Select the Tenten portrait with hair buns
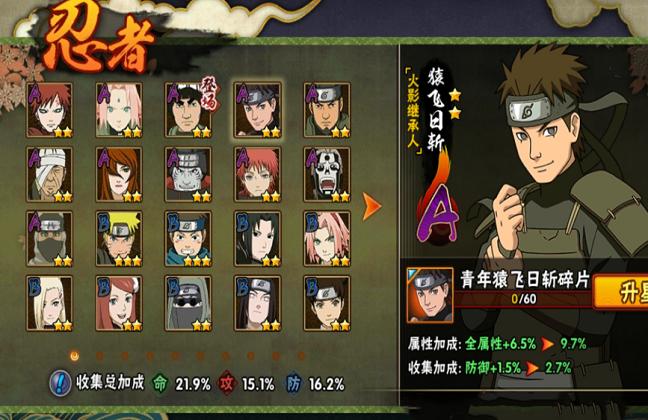 [x=326, y=304]
